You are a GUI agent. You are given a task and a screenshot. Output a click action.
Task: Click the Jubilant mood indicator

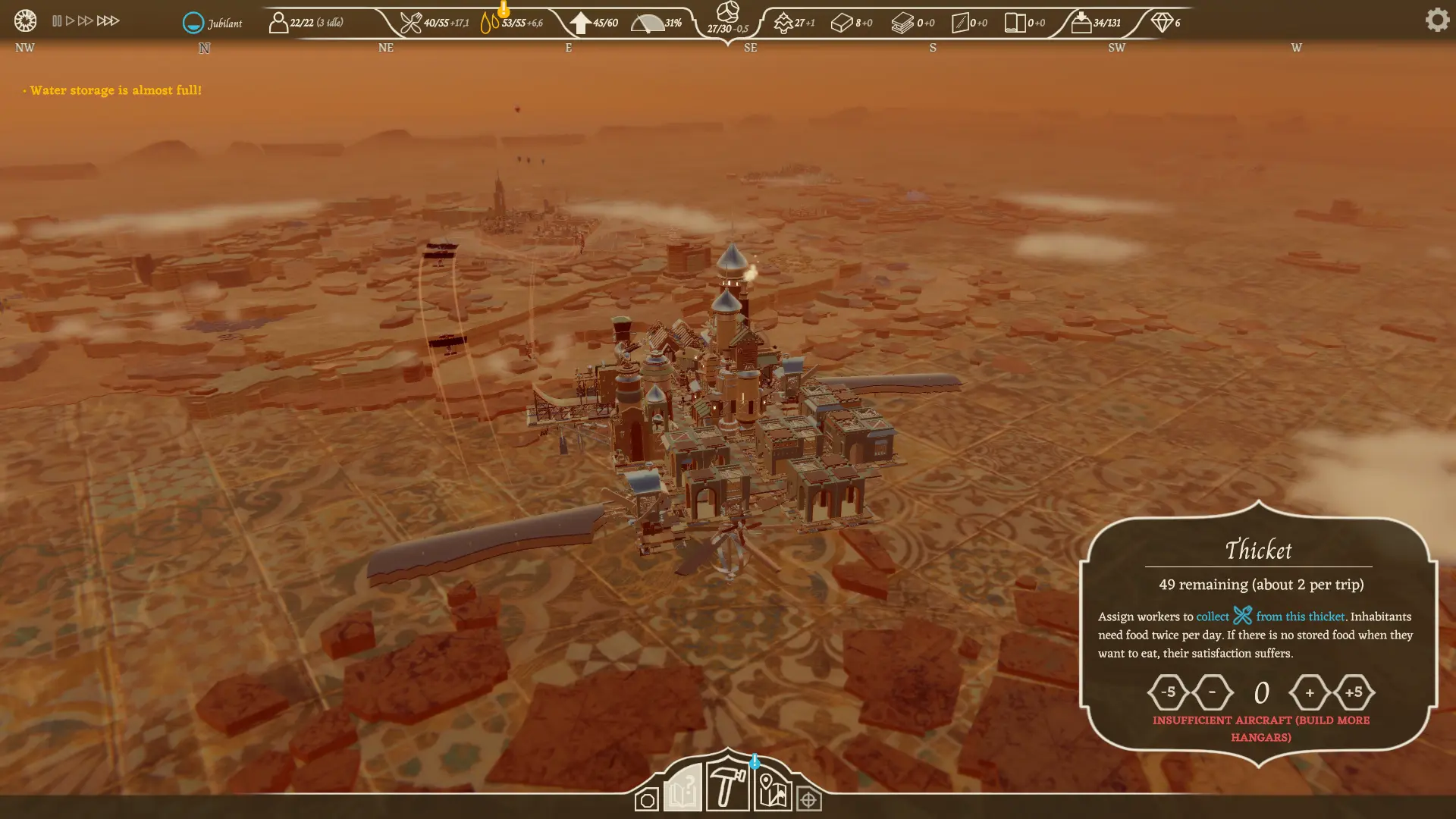tap(194, 23)
